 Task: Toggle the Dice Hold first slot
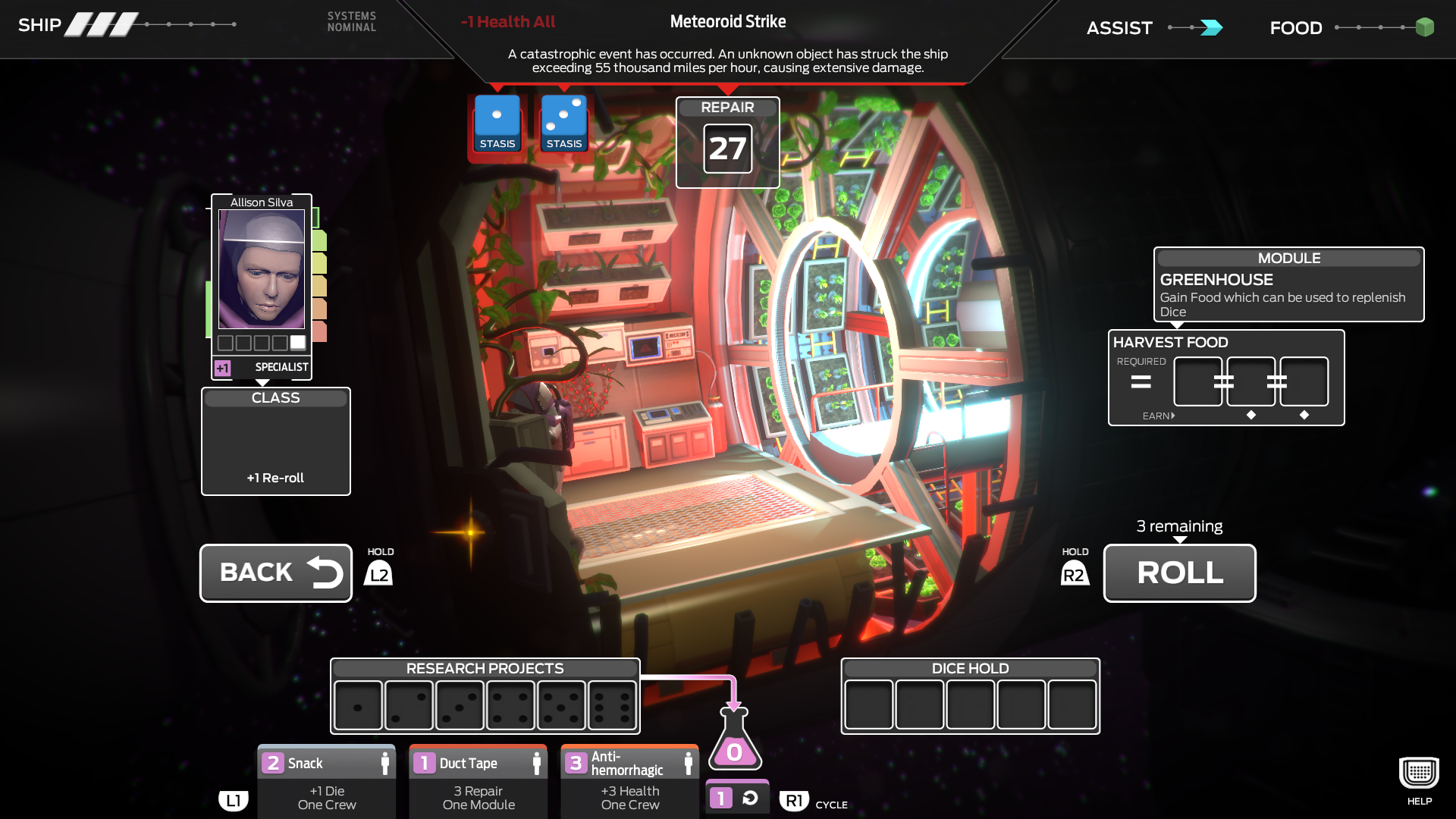tap(869, 704)
